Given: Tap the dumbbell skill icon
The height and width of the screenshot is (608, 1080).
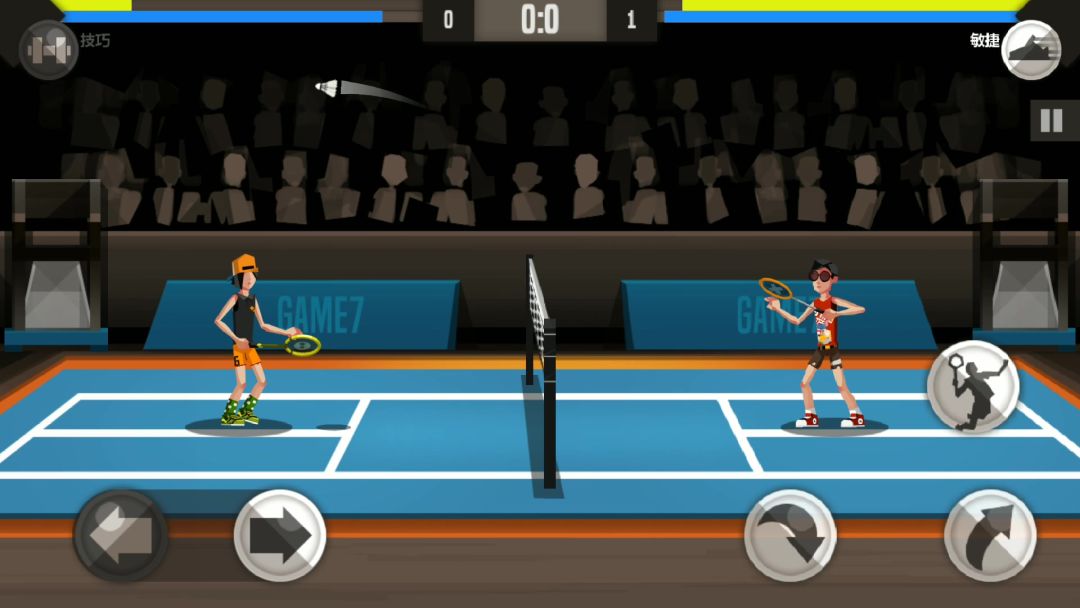Looking at the screenshot, I should 48,49.
